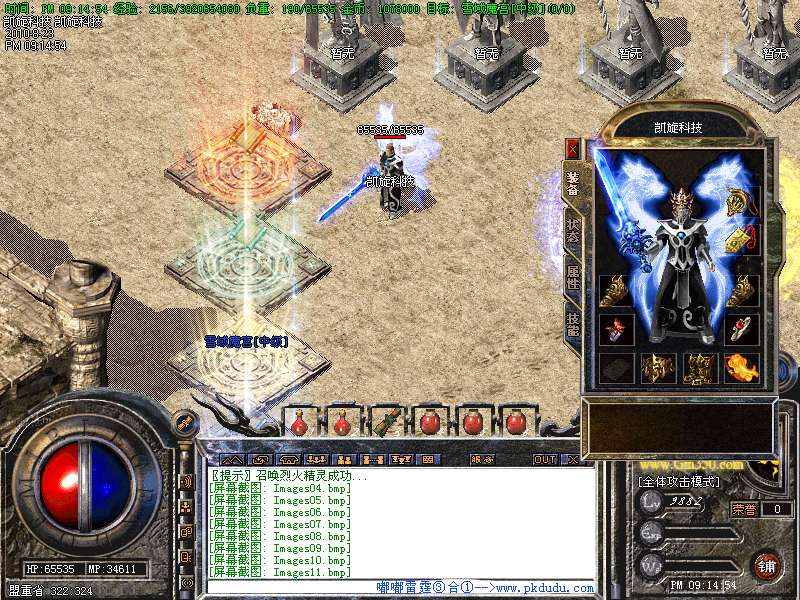This screenshot has height=600, width=800.
Task: Show the 技能 skills tab
Action: tap(573, 321)
